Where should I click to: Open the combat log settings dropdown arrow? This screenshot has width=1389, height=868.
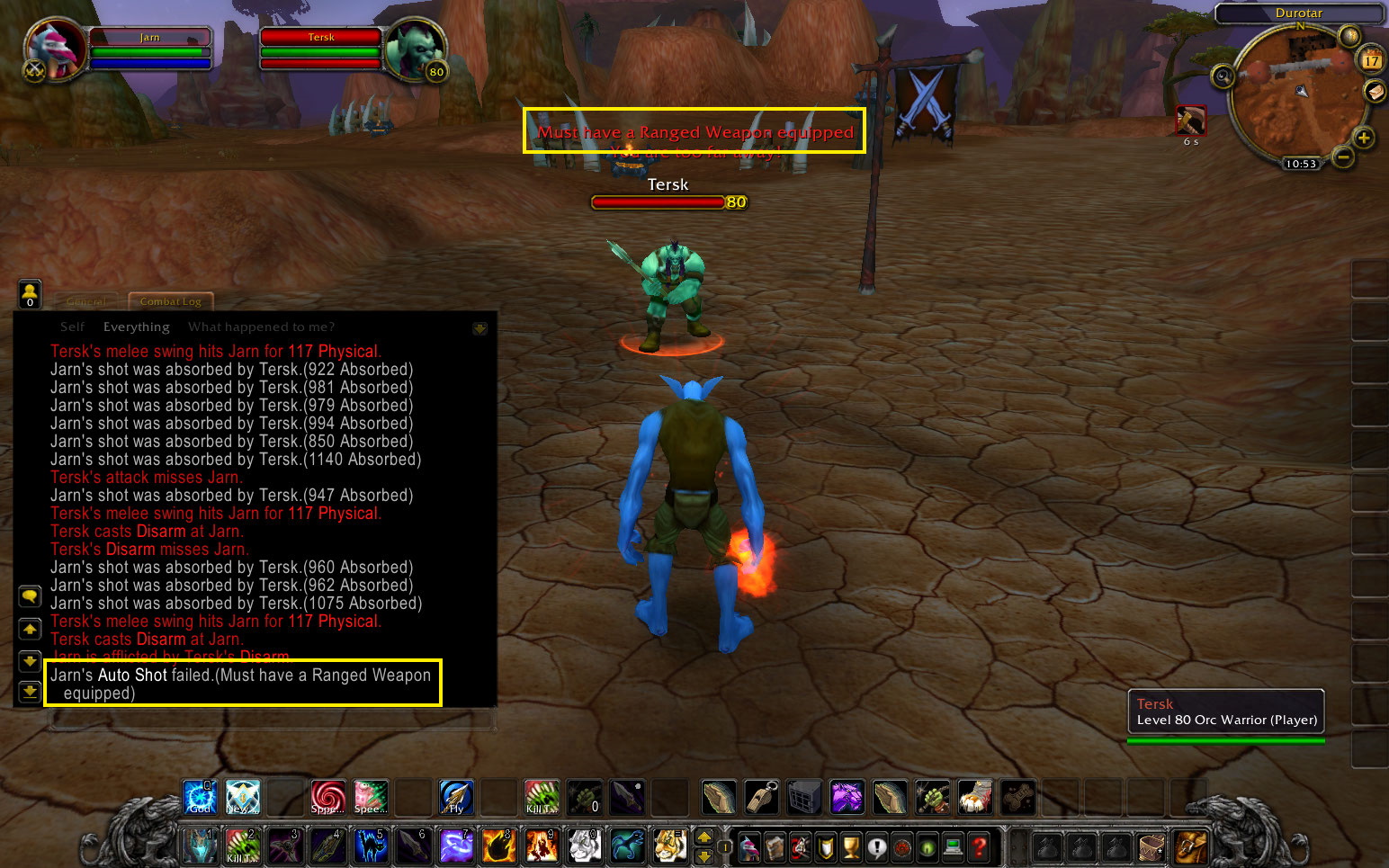click(x=480, y=327)
